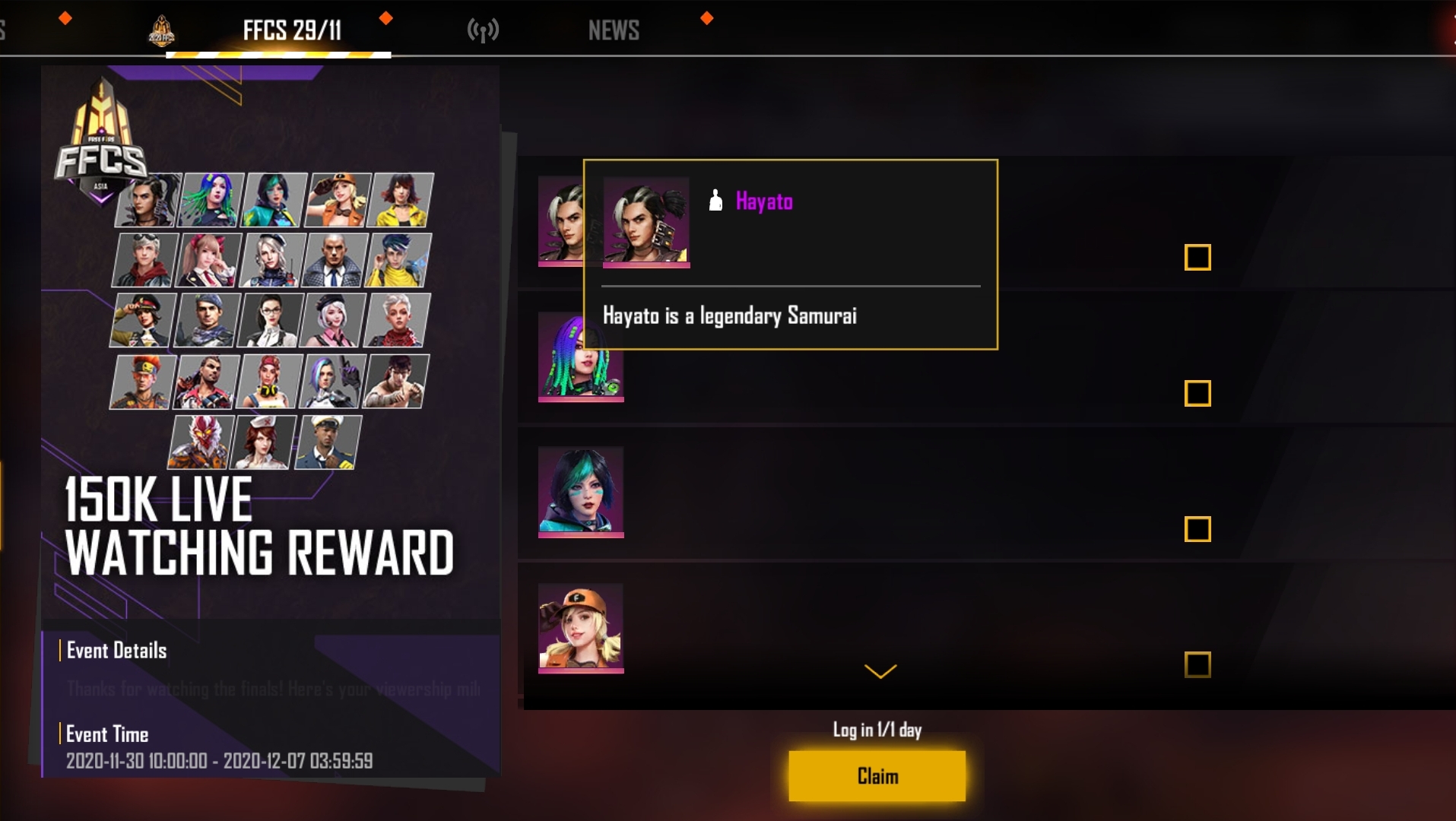Tick the checkbox for Hayato reward
Screen dimensions: 1456x821
pos(1197,258)
